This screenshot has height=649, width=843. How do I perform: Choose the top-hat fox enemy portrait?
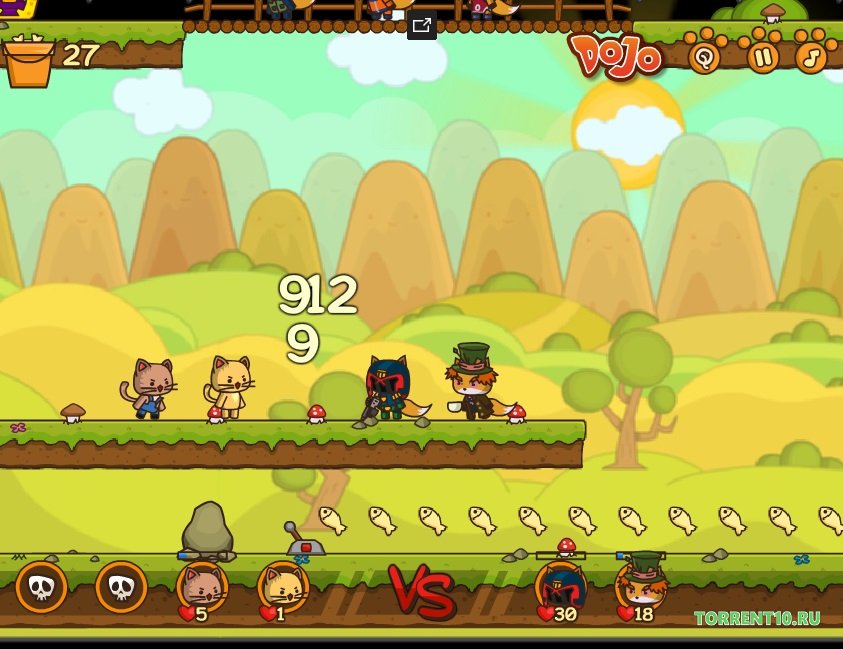click(641, 585)
